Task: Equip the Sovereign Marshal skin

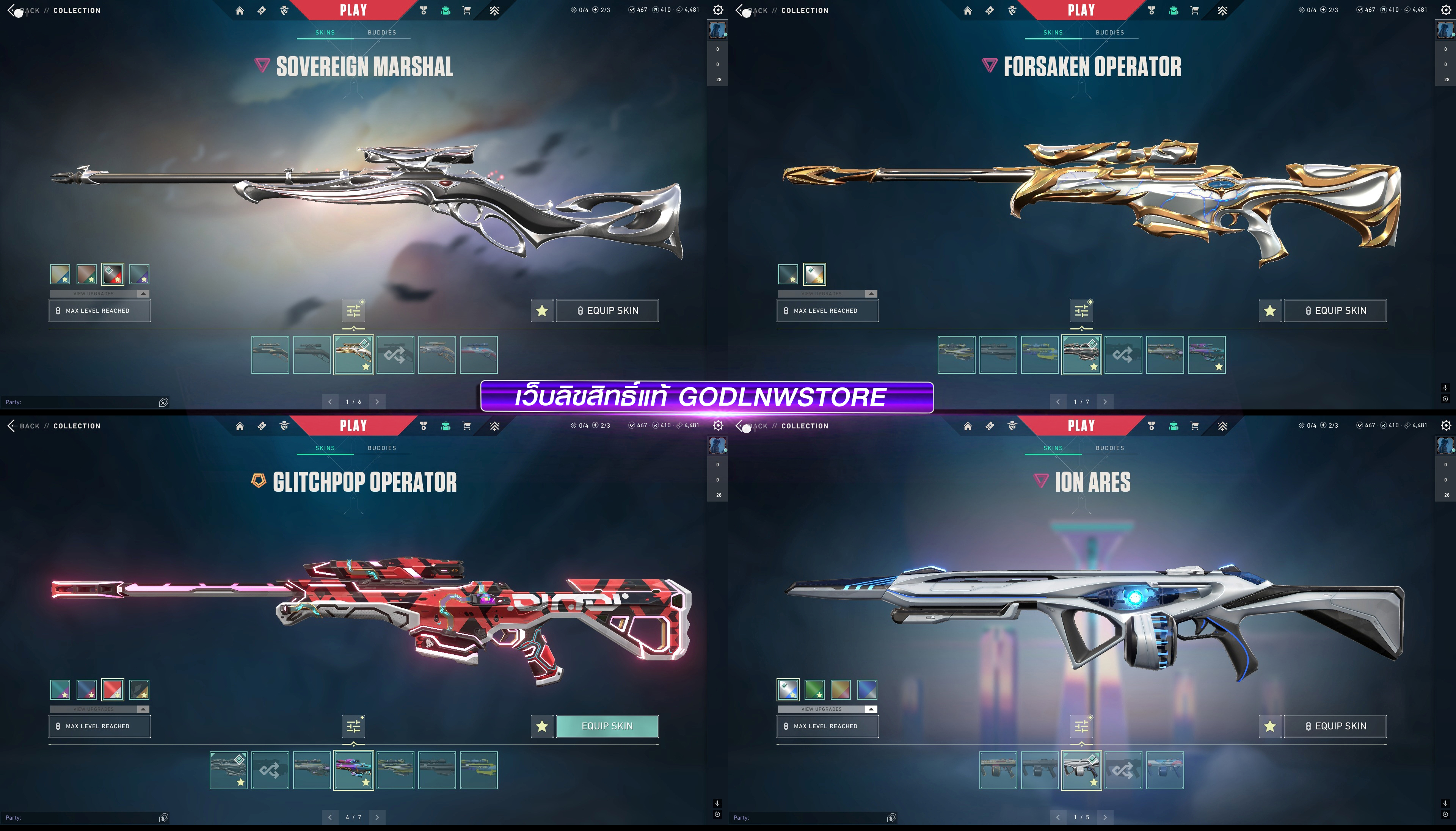Action: pyautogui.click(x=607, y=310)
